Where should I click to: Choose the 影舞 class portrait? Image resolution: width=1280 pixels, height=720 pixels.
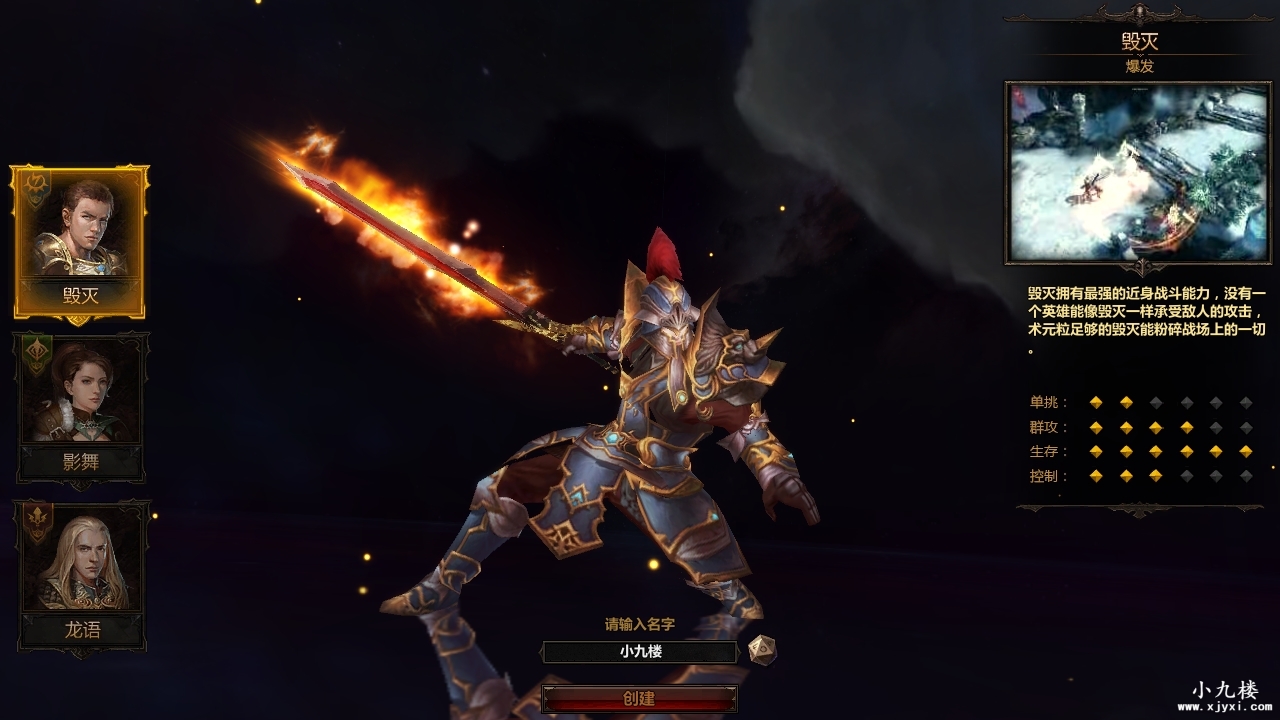coord(80,405)
